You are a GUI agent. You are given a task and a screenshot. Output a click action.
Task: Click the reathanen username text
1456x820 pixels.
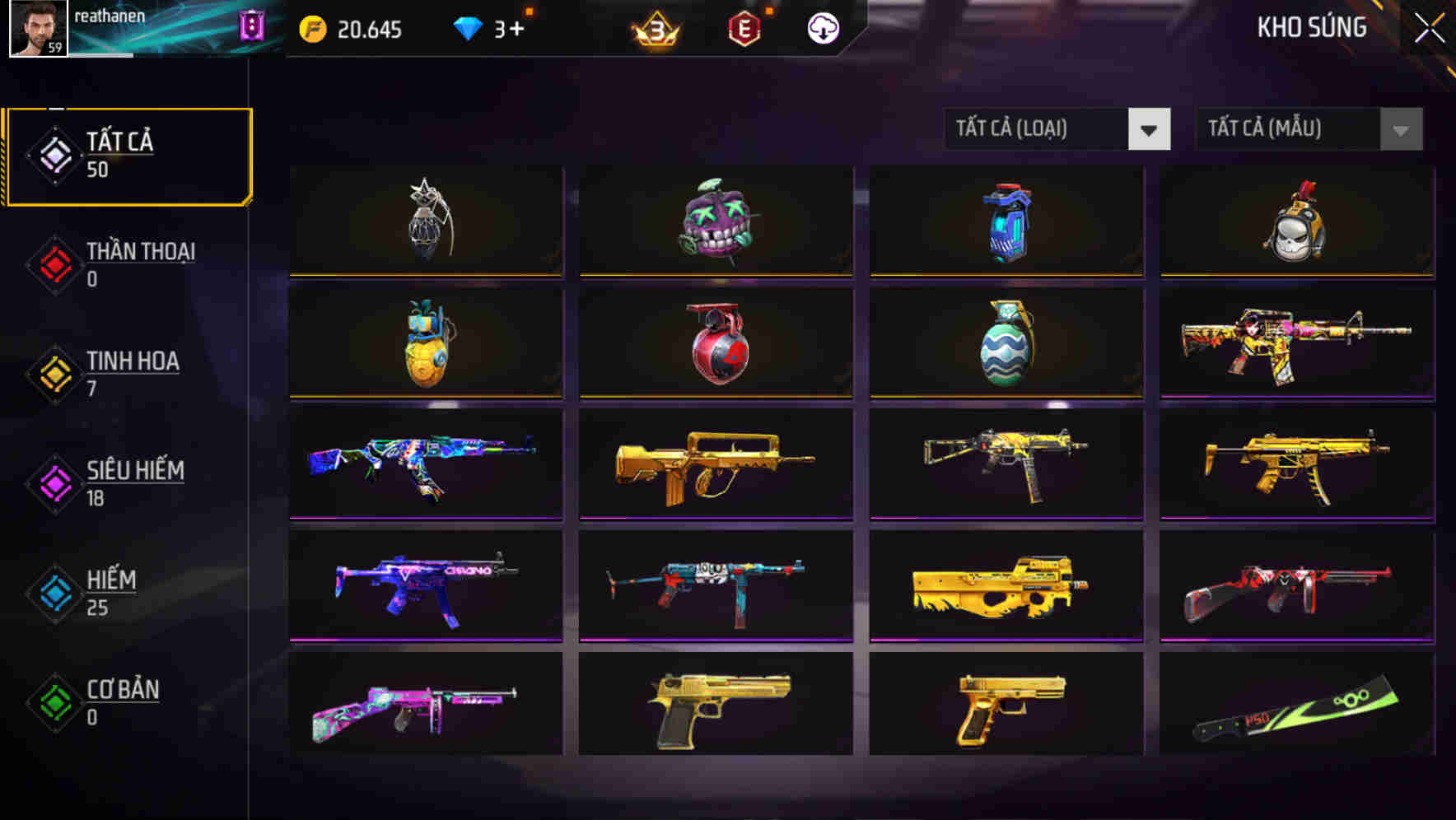pos(108,15)
